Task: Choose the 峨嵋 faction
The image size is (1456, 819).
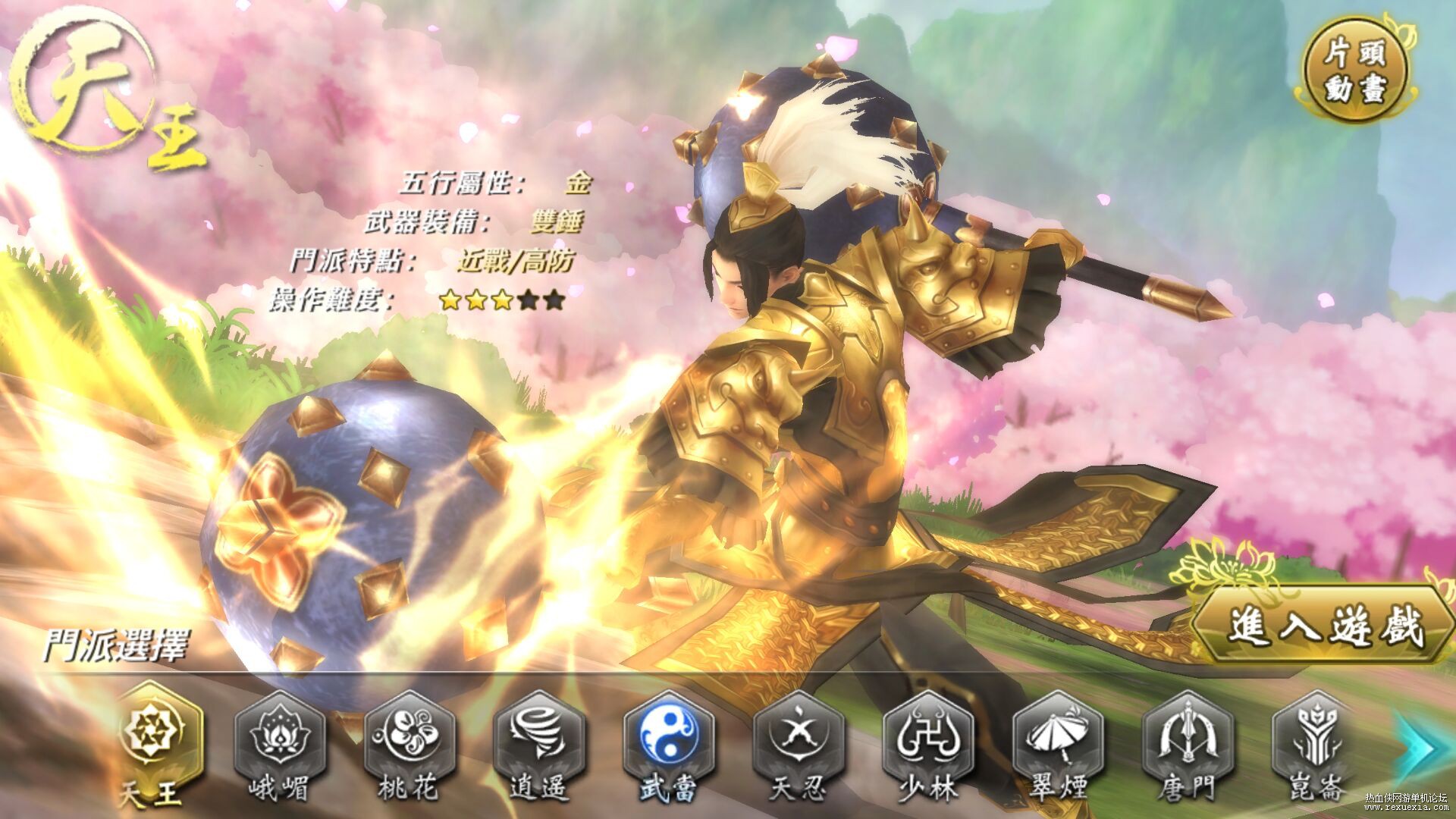Action: pos(279,733)
